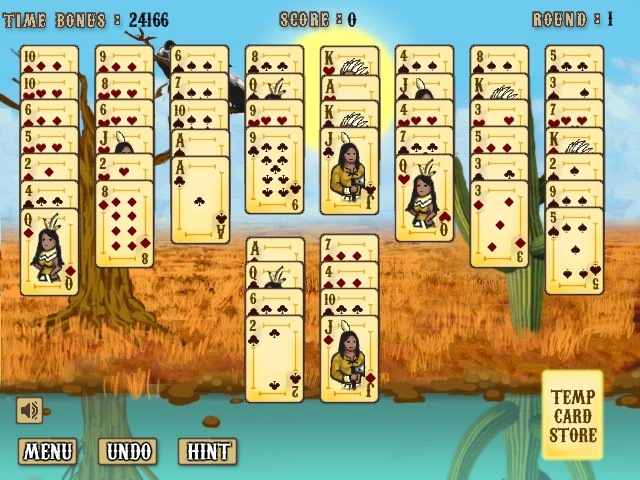Request a hint
The height and width of the screenshot is (480, 640).
(x=206, y=451)
